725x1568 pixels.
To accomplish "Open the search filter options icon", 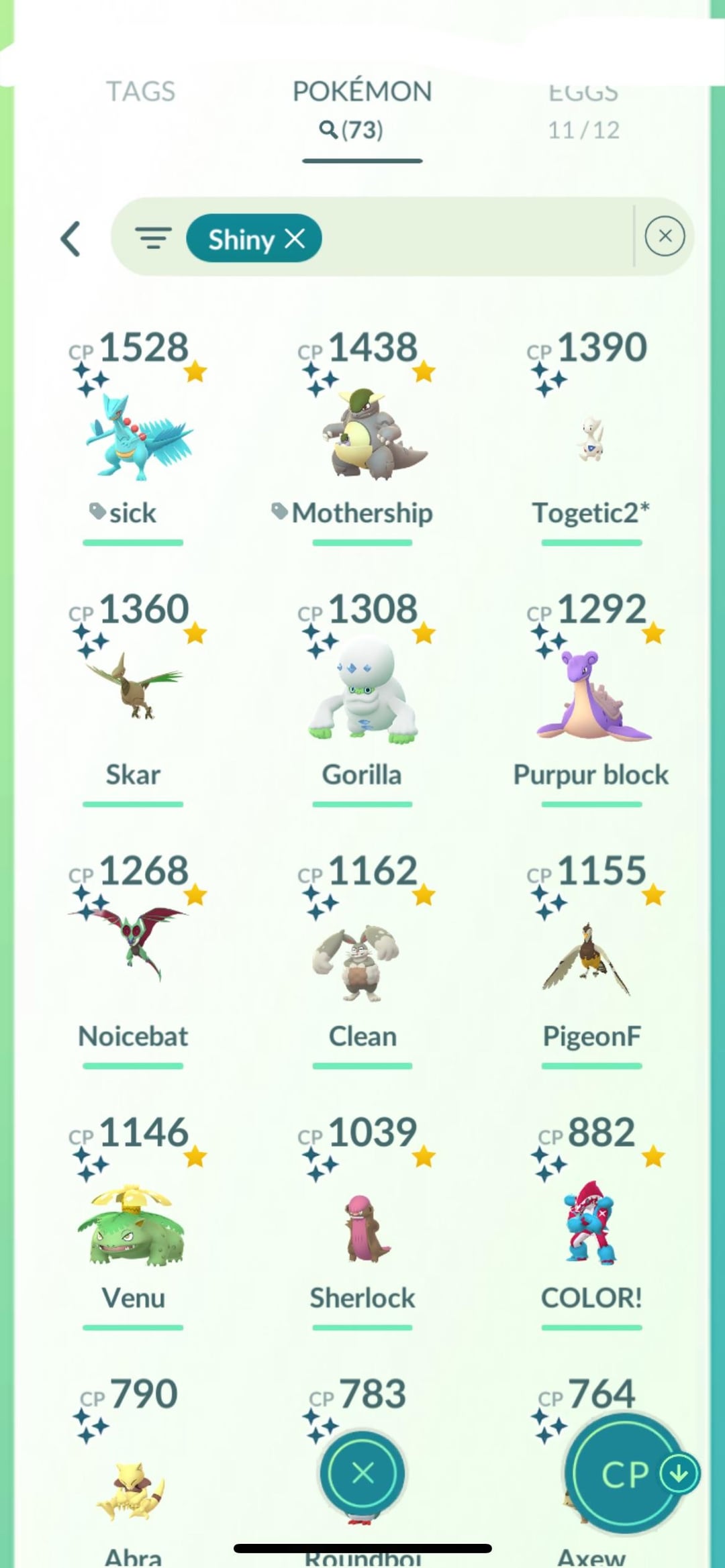I will [153, 238].
